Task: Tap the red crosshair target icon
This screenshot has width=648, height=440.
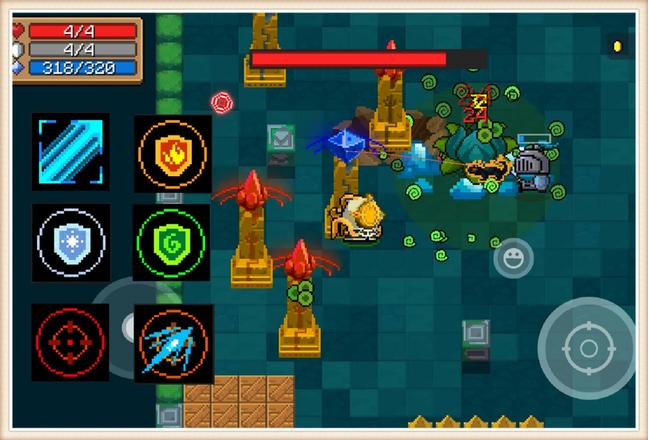Action: coord(69,342)
